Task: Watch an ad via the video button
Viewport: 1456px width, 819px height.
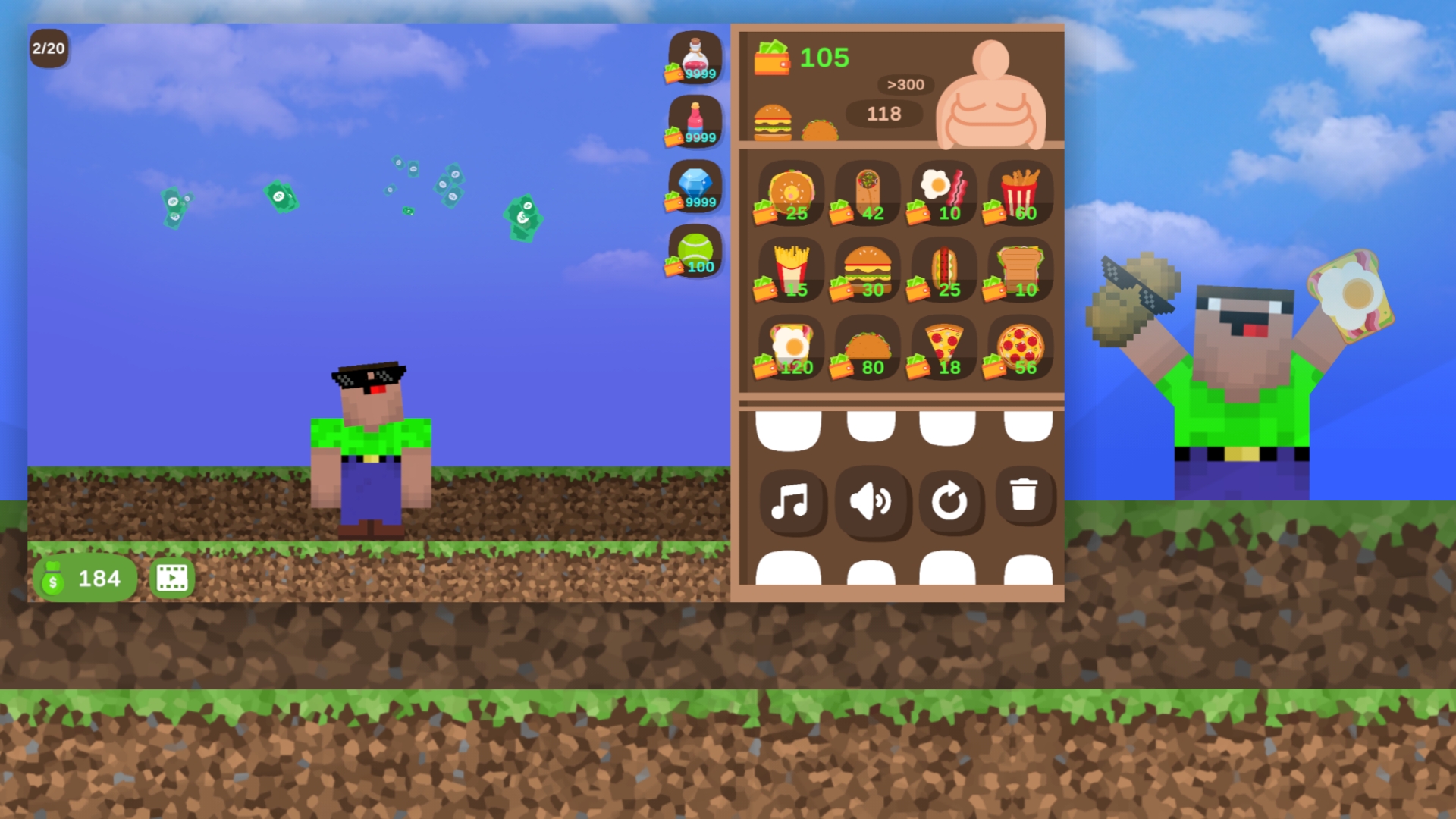Action: (x=173, y=577)
